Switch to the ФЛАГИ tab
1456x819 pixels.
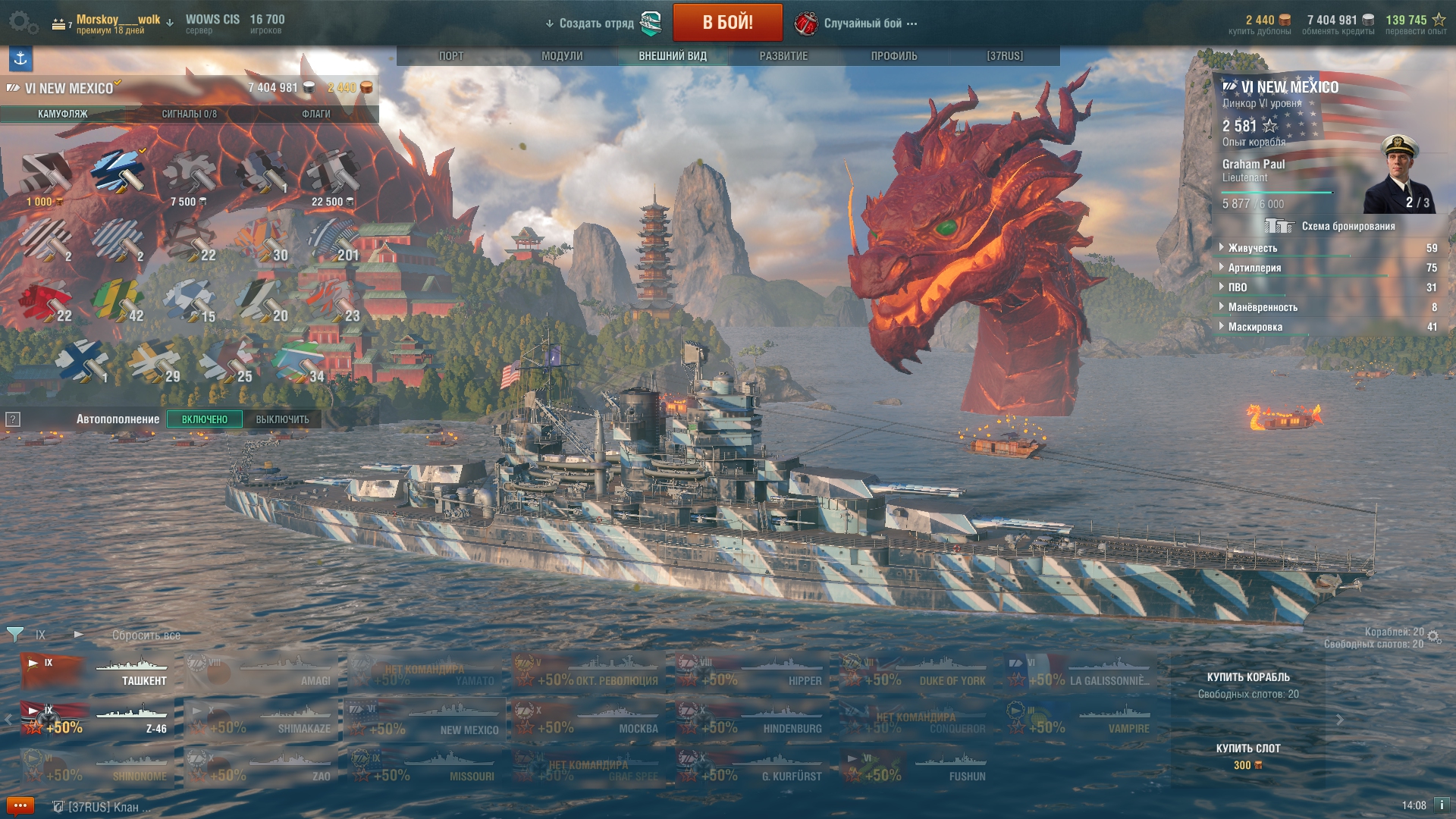[315, 114]
